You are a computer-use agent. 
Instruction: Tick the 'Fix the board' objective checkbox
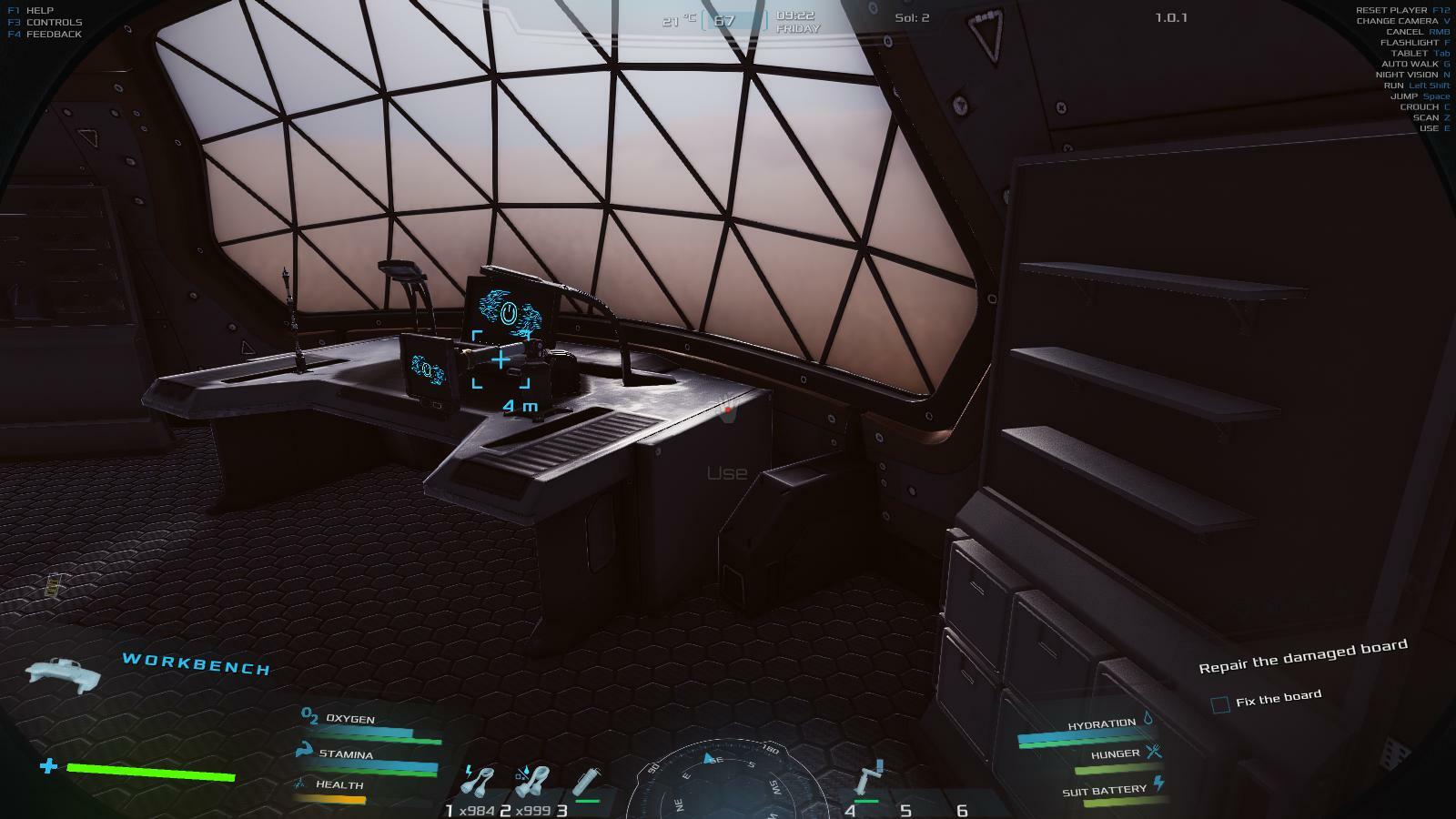point(1220,703)
